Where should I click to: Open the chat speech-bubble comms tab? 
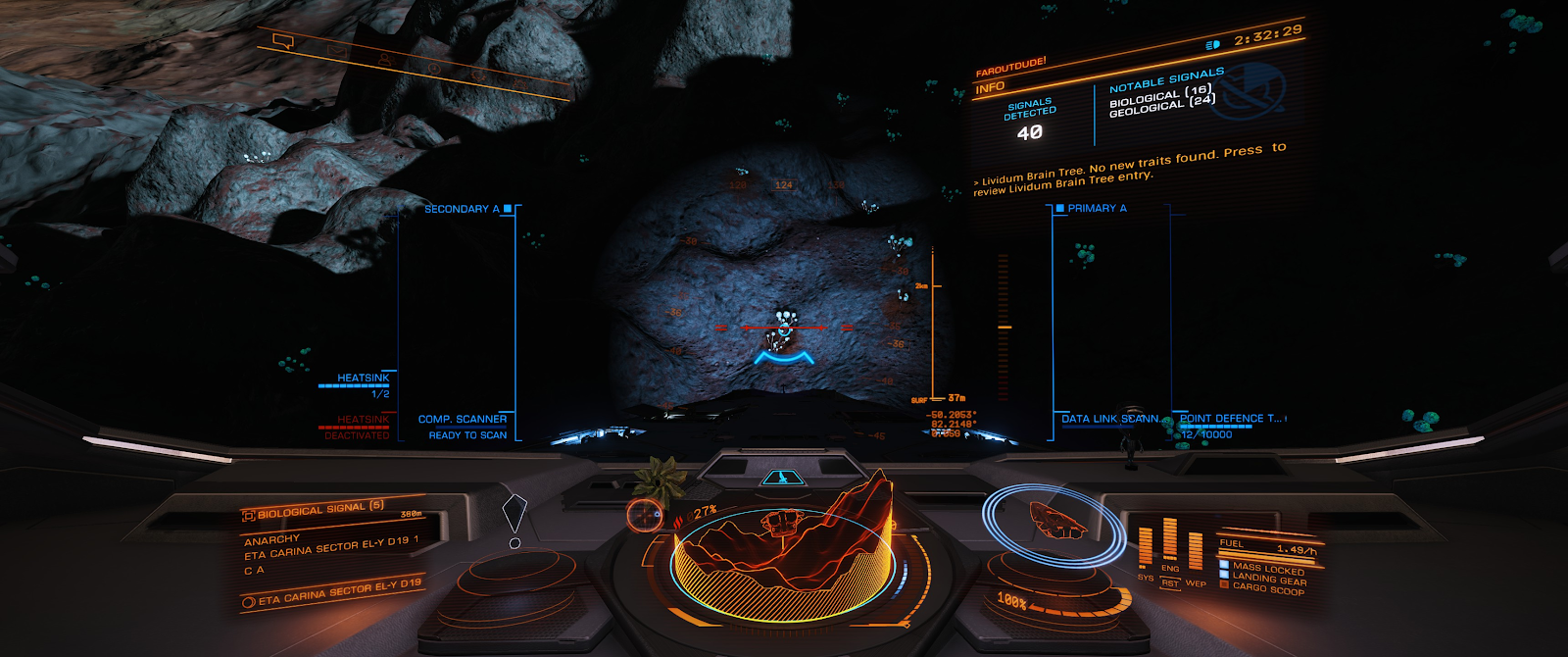pos(283,42)
